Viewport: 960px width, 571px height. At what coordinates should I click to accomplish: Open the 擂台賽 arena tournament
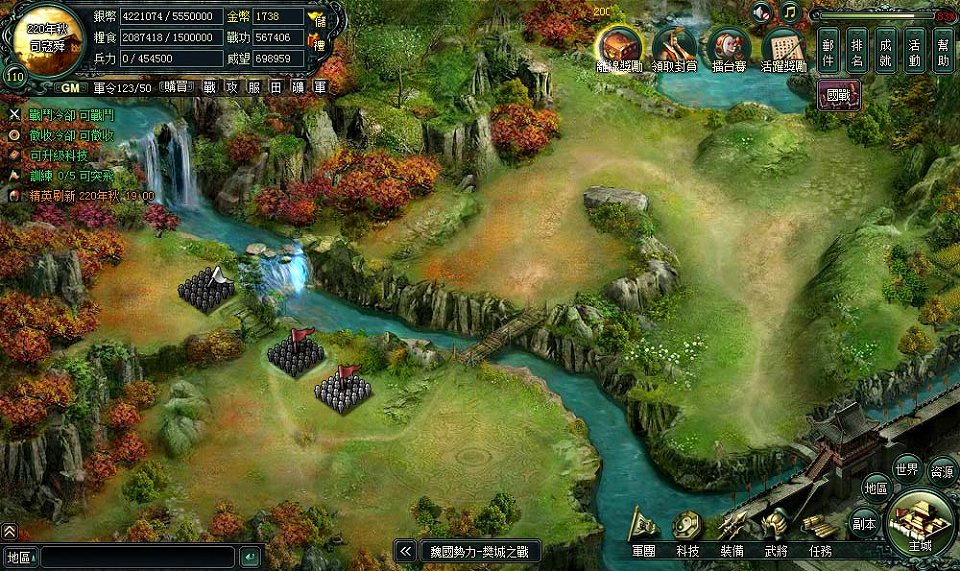[729, 47]
